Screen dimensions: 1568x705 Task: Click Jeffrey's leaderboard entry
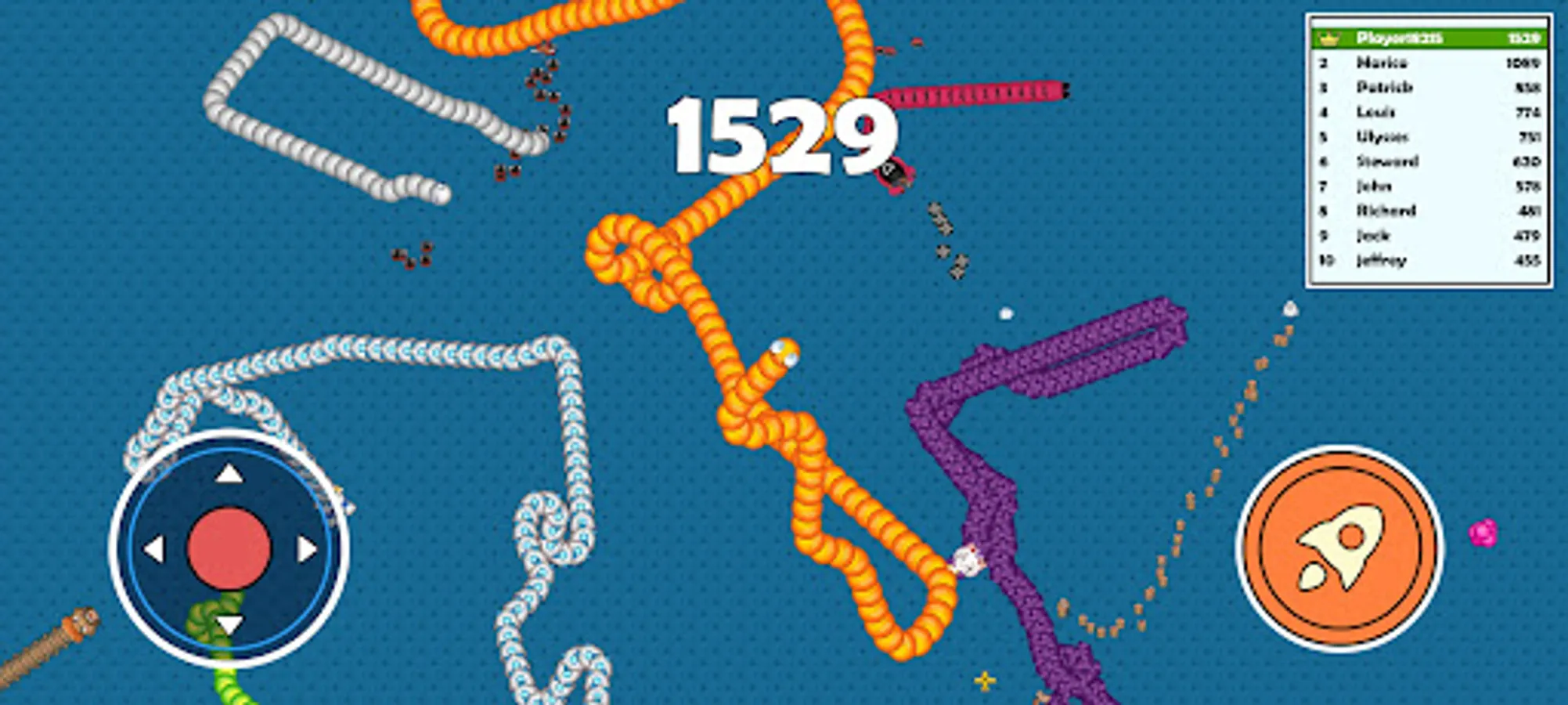[1382, 260]
